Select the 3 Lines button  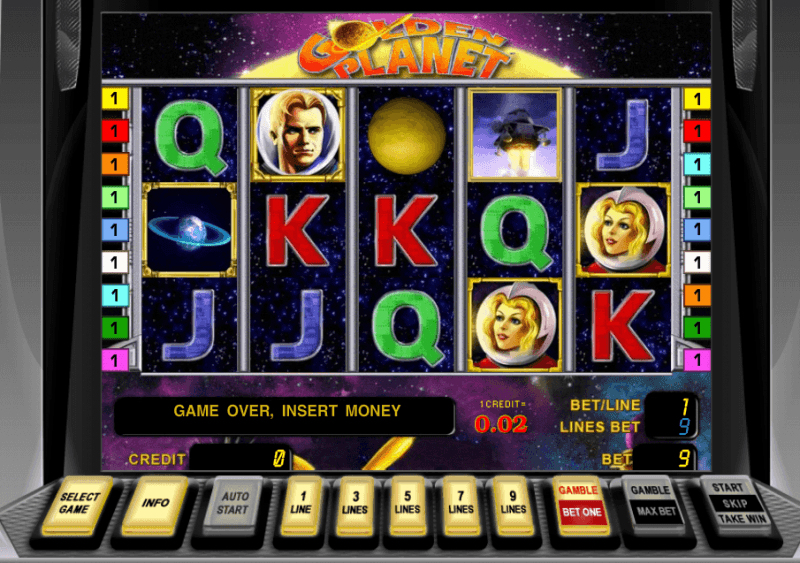(x=355, y=502)
